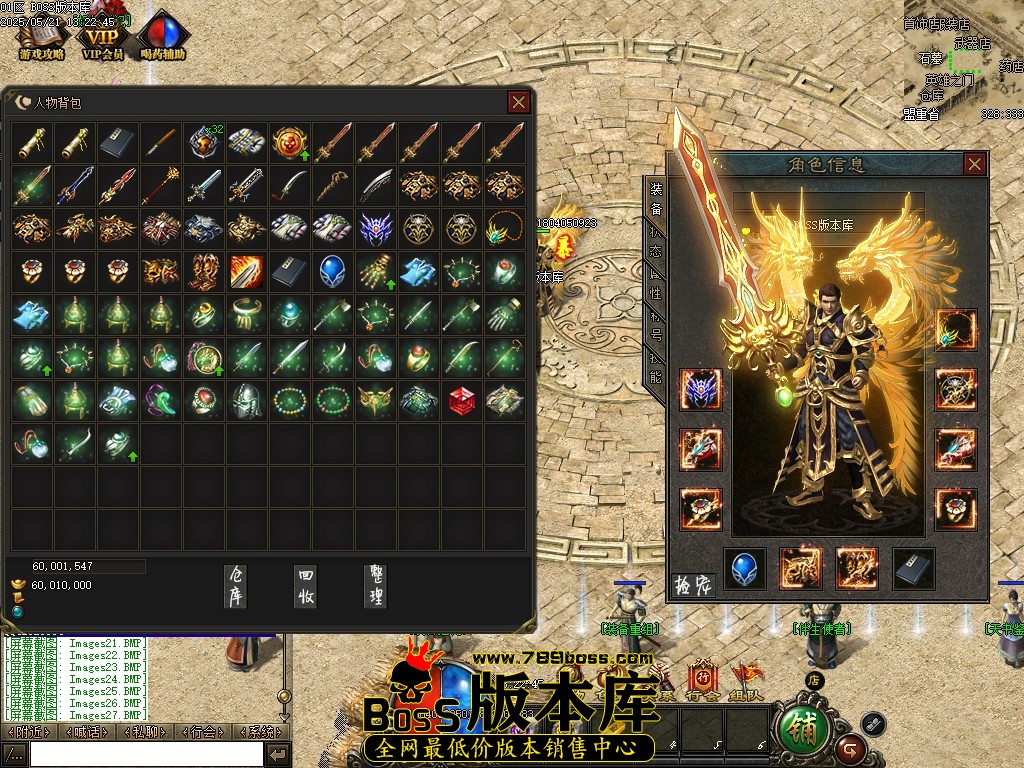Switch to the equipment (装备) tab
Image resolution: width=1024 pixels, height=768 pixels.
(656, 199)
